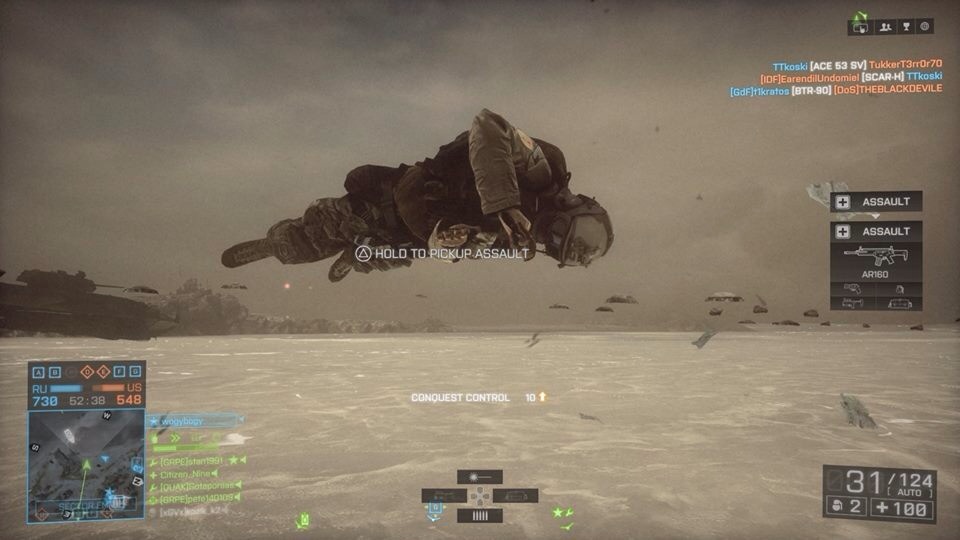Select the flashlight attachment slot
960x540 pixels.
coord(479,477)
